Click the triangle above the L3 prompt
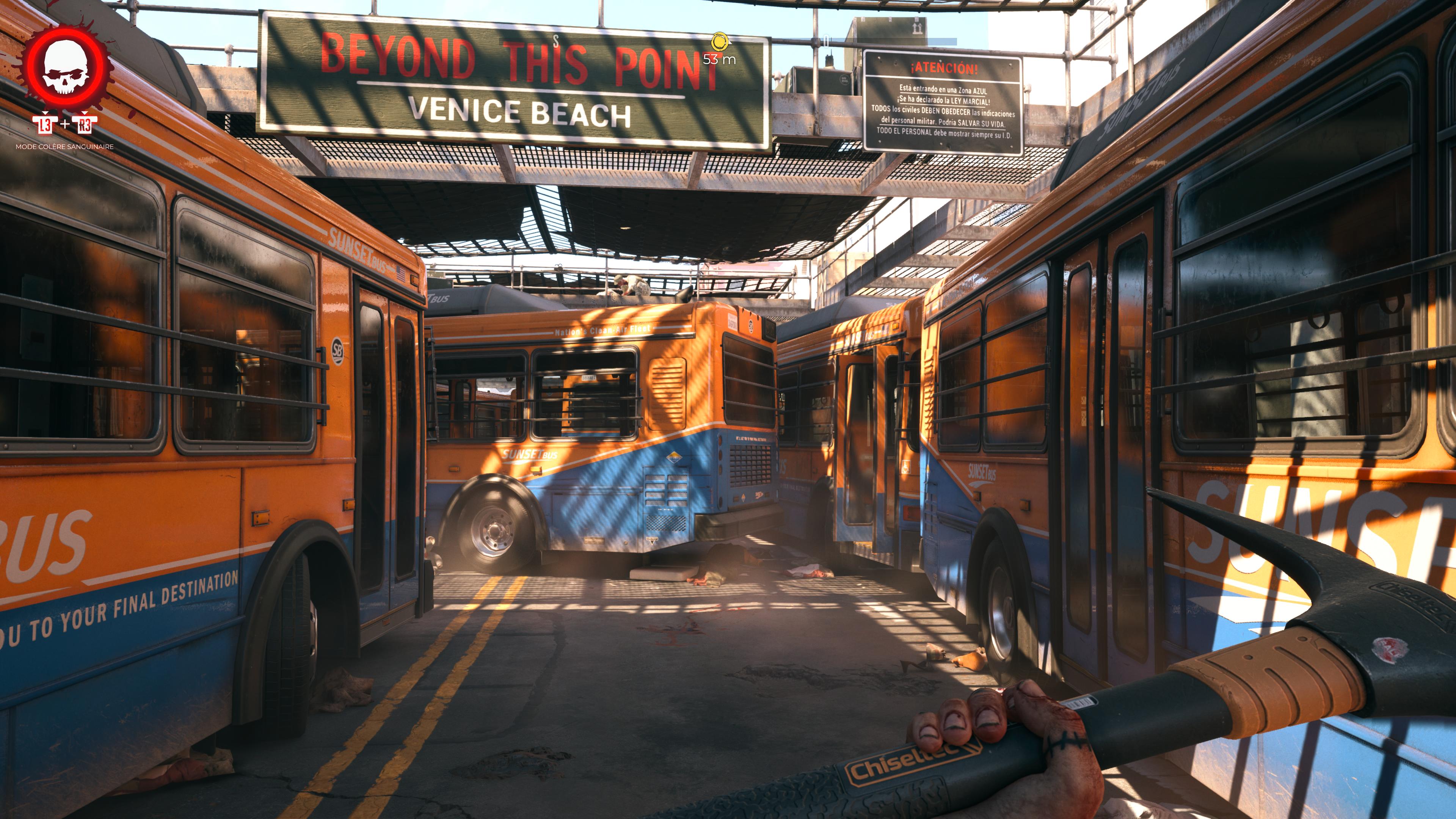The height and width of the screenshot is (819, 1456). [x=45, y=114]
